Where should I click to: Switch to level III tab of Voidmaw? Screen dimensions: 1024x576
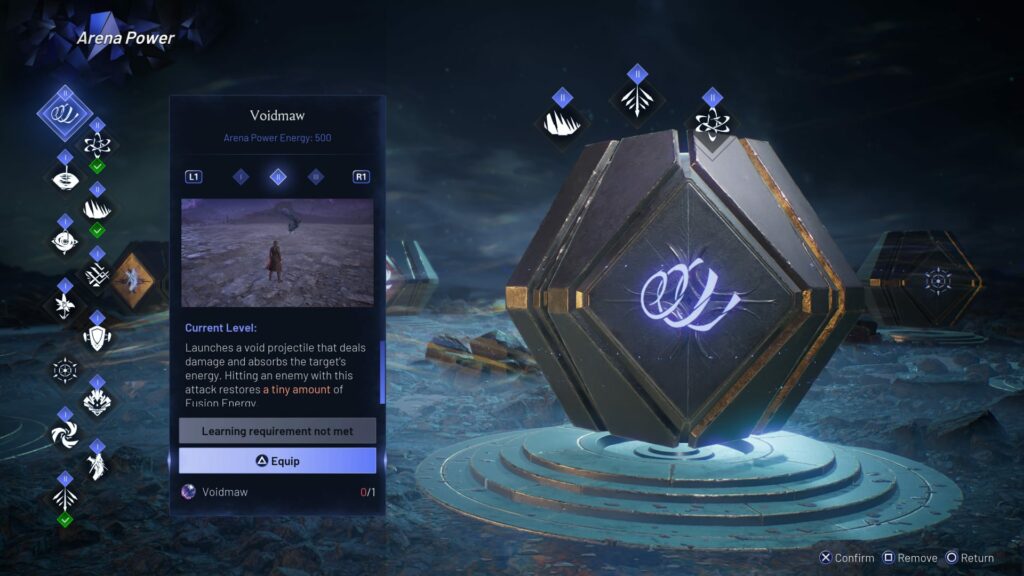point(316,177)
